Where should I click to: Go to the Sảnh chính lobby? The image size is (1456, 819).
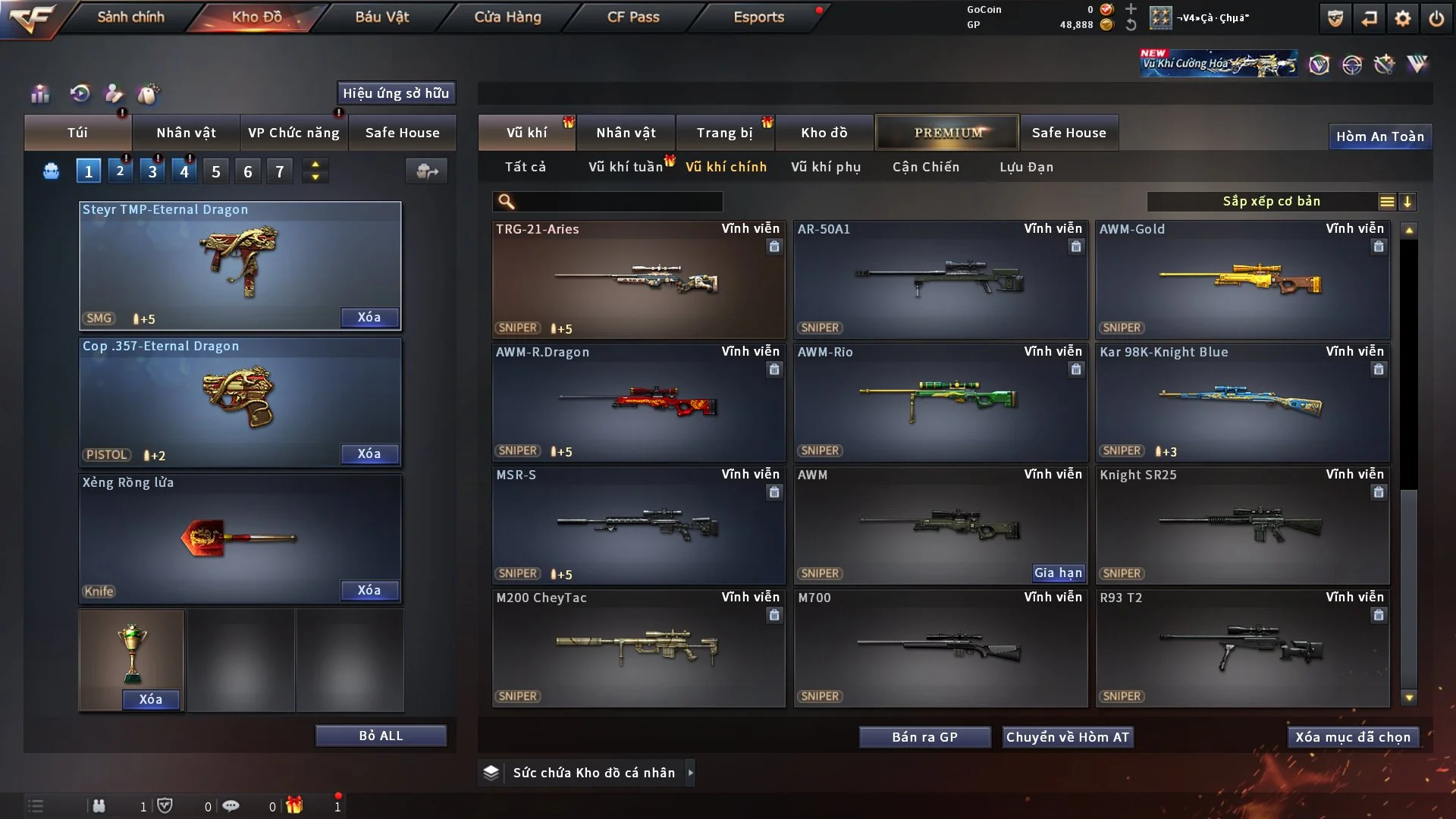130,17
